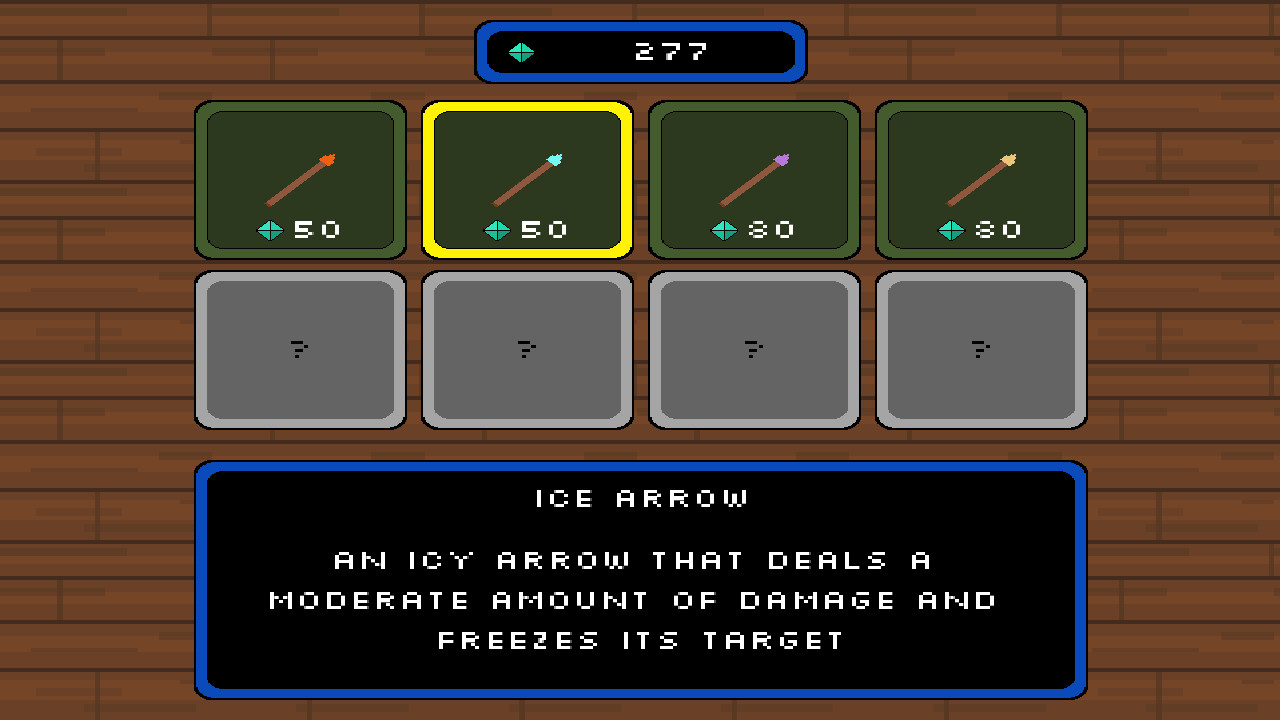The height and width of the screenshot is (720, 1280).
Task: Reveal the third gray question mark card
Action: 754,349
